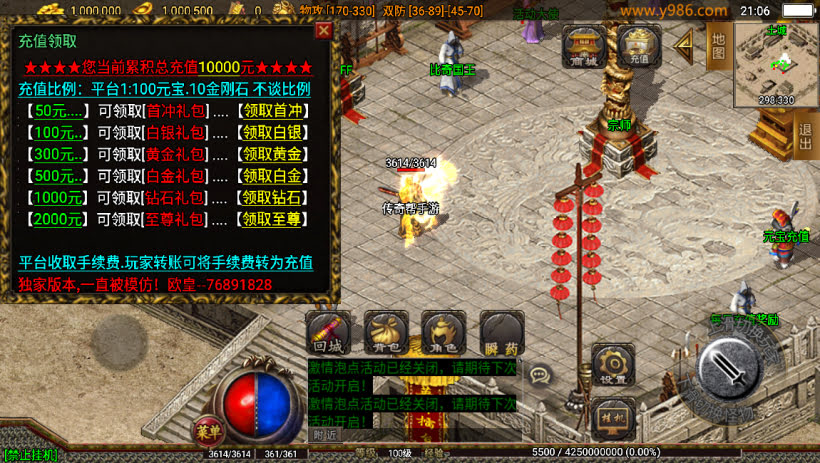Close the 充值领取 recharge panel
This screenshot has height=463, width=820.
[x=323, y=31]
